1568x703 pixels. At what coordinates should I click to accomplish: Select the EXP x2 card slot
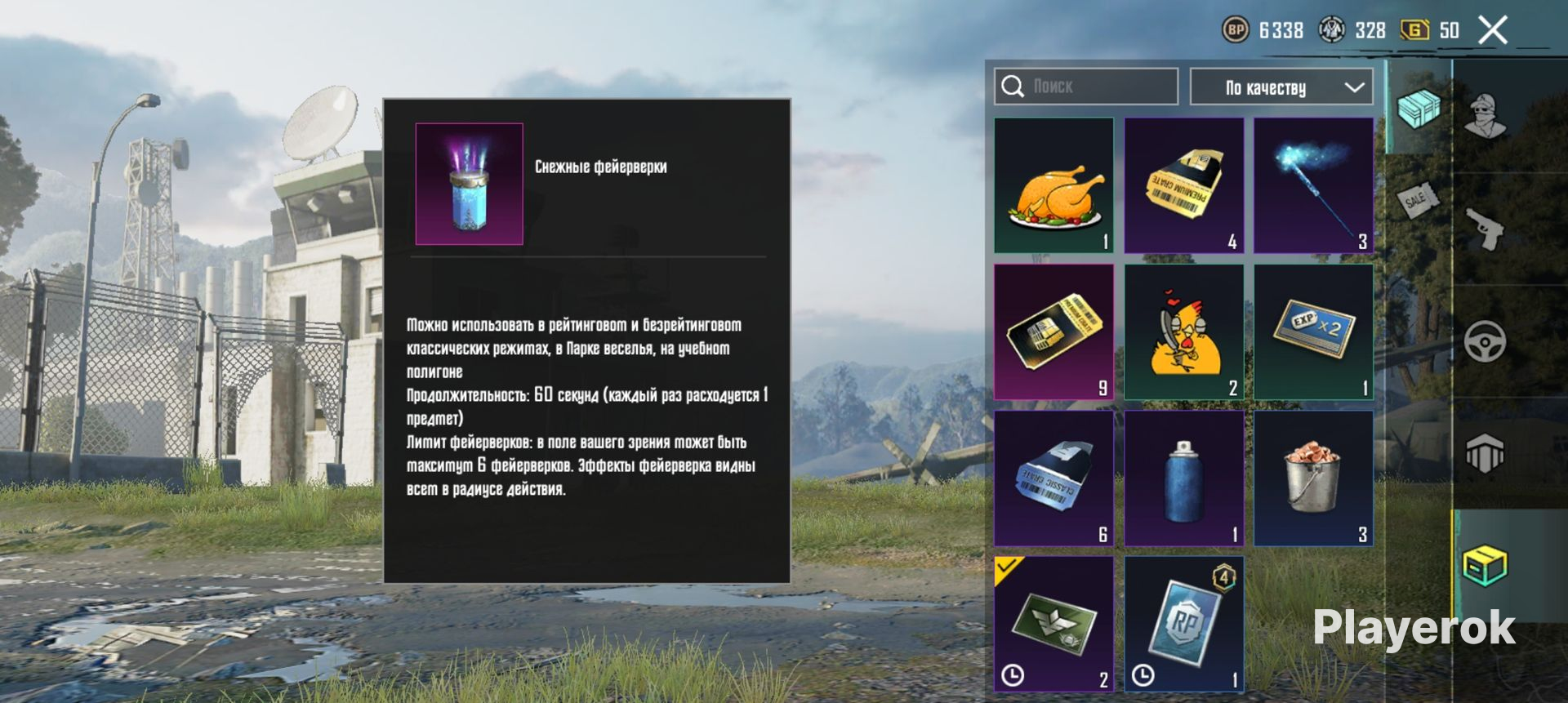tap(1313, 331)
